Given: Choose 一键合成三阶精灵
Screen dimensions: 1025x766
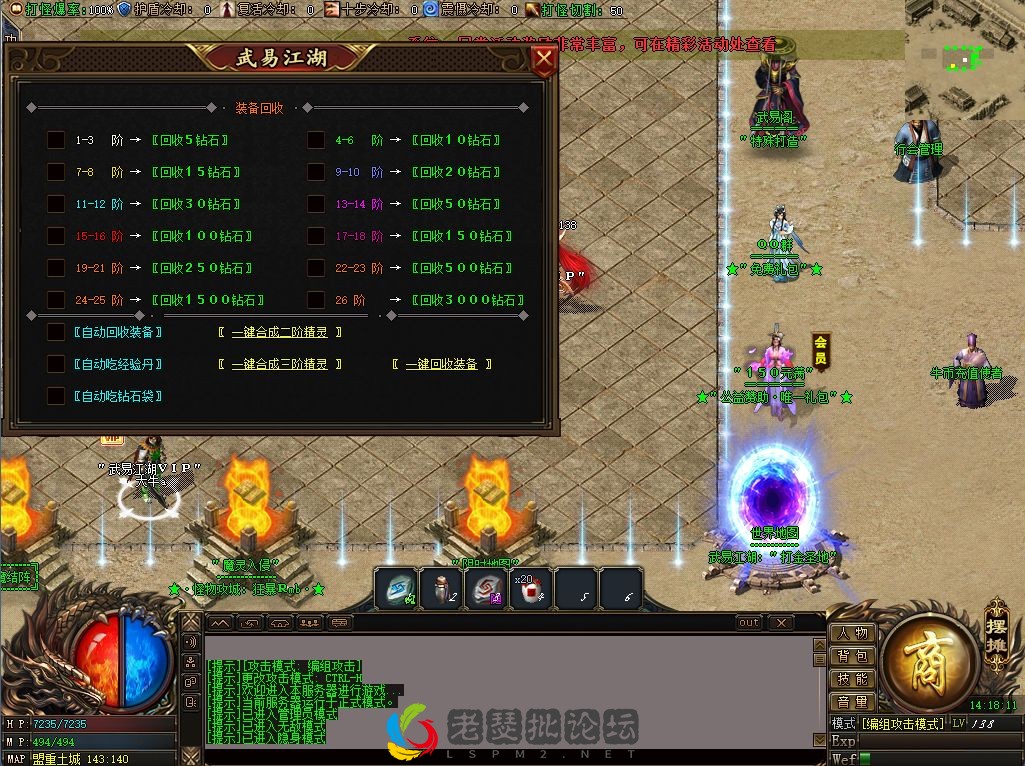Looking at the screenshot, I should point(279,364).
